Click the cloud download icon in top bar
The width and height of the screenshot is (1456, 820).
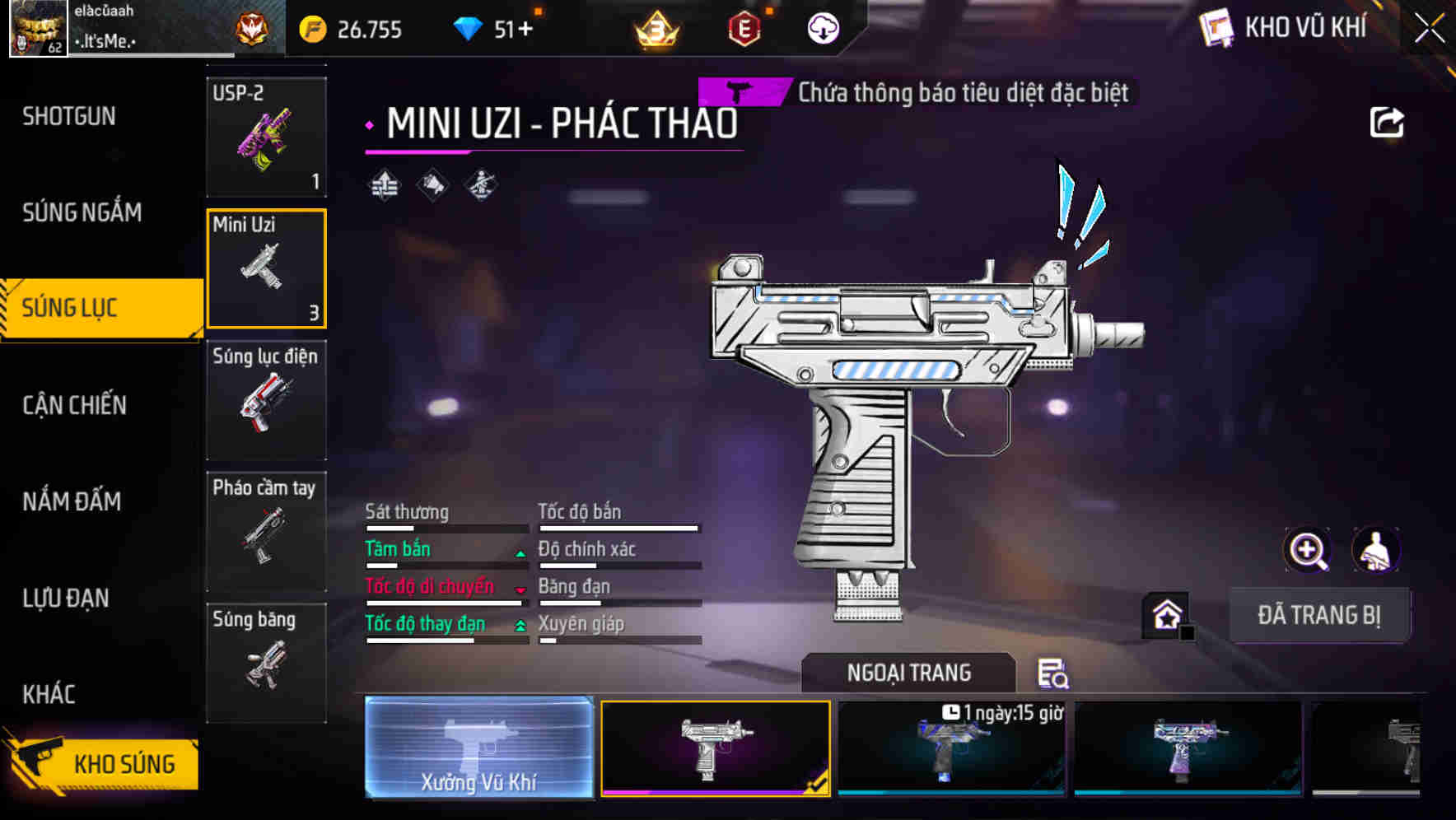click(x=822, y=27)
